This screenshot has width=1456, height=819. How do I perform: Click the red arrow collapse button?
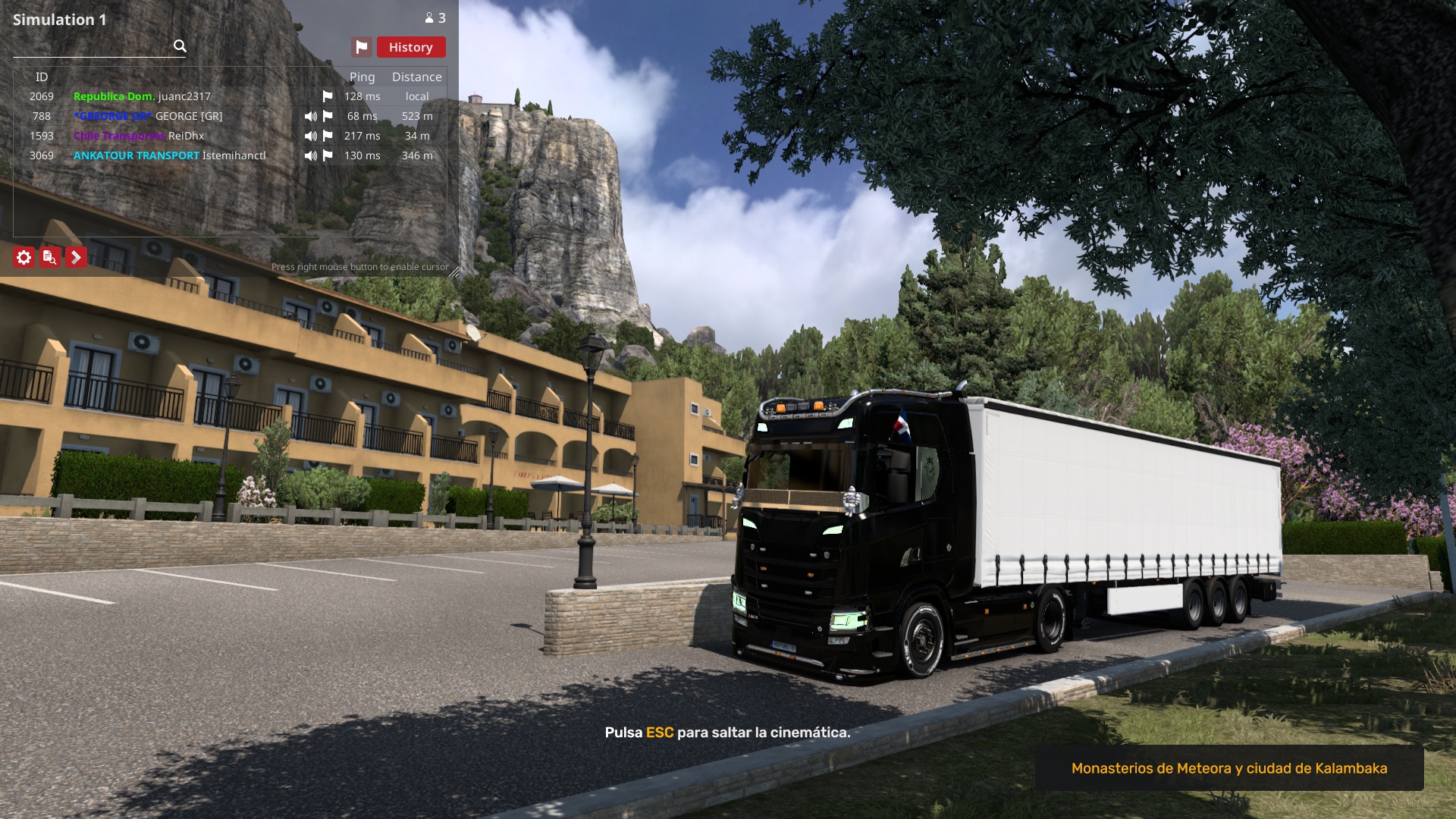point(76,258)
